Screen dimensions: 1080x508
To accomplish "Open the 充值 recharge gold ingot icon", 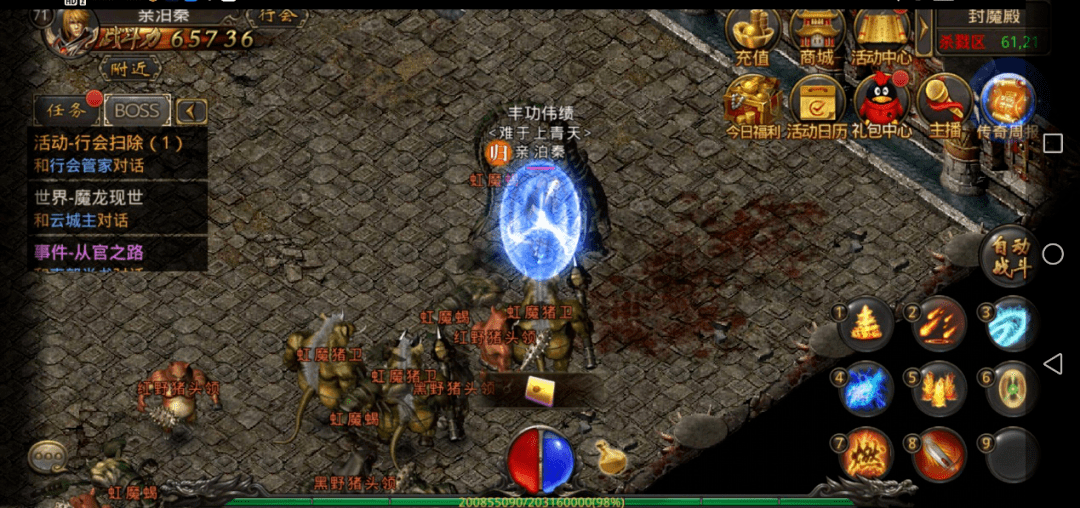I will point(753,36).
